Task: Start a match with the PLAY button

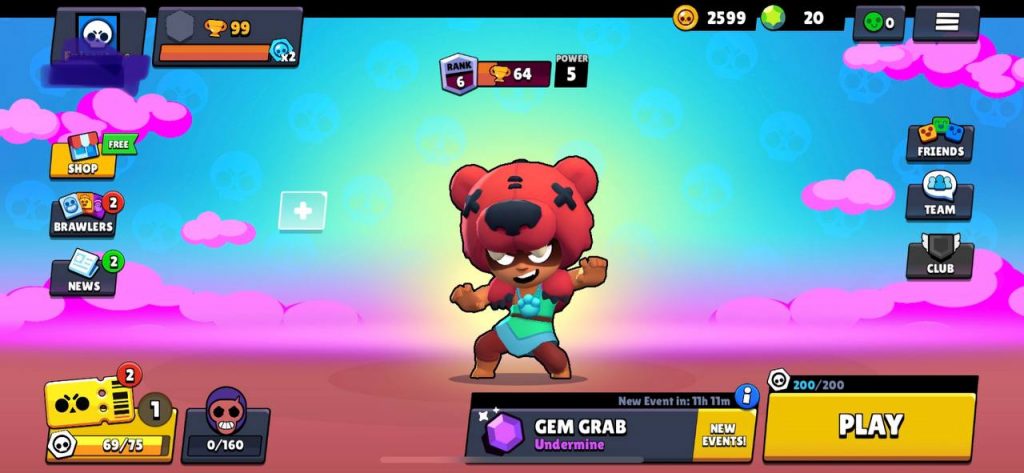Action: click(x=869, y=425)
